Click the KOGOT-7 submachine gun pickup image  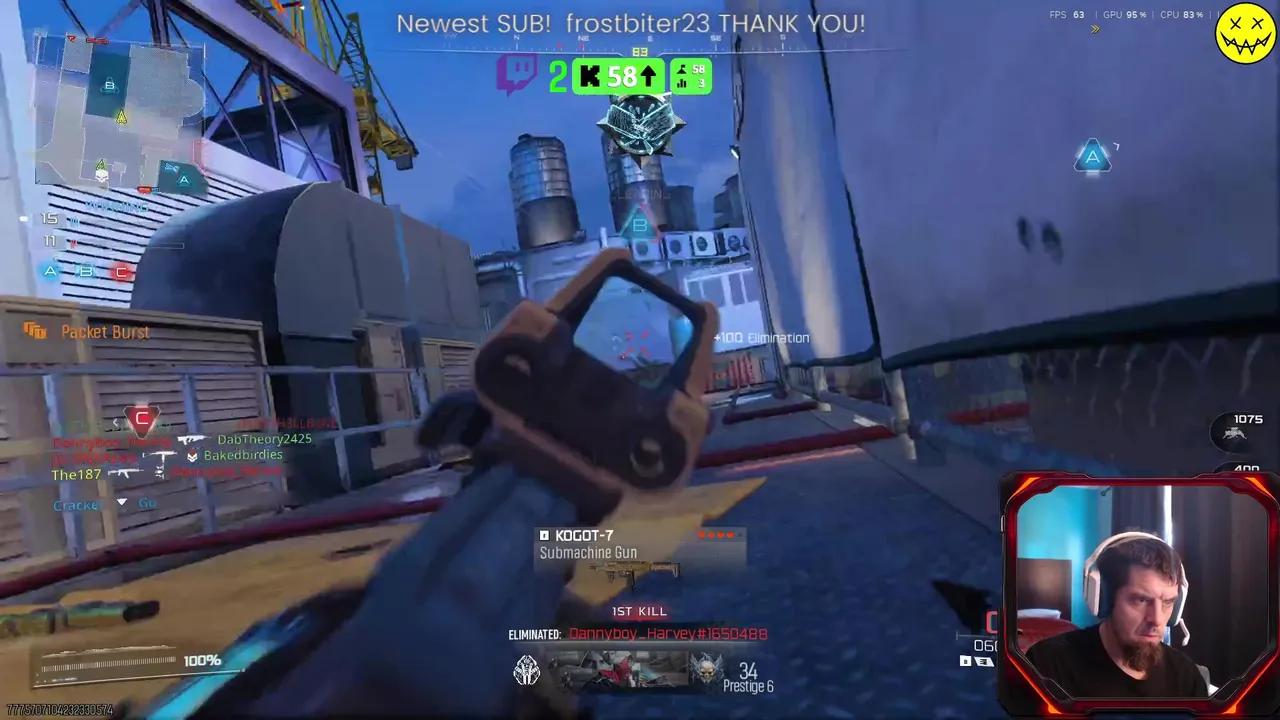pos(638,575)
